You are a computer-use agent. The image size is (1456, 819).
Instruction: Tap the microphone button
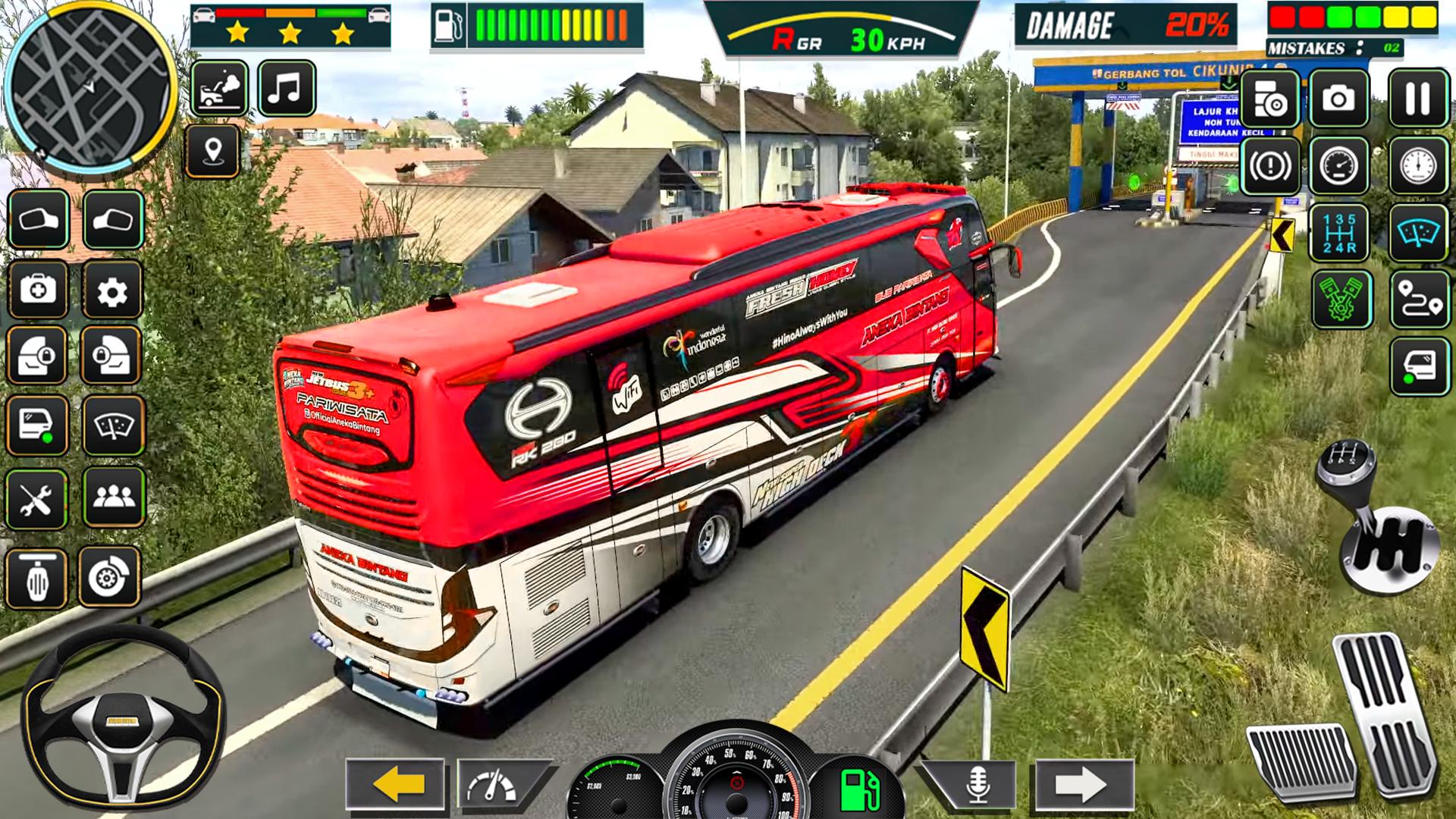[976, 784]
